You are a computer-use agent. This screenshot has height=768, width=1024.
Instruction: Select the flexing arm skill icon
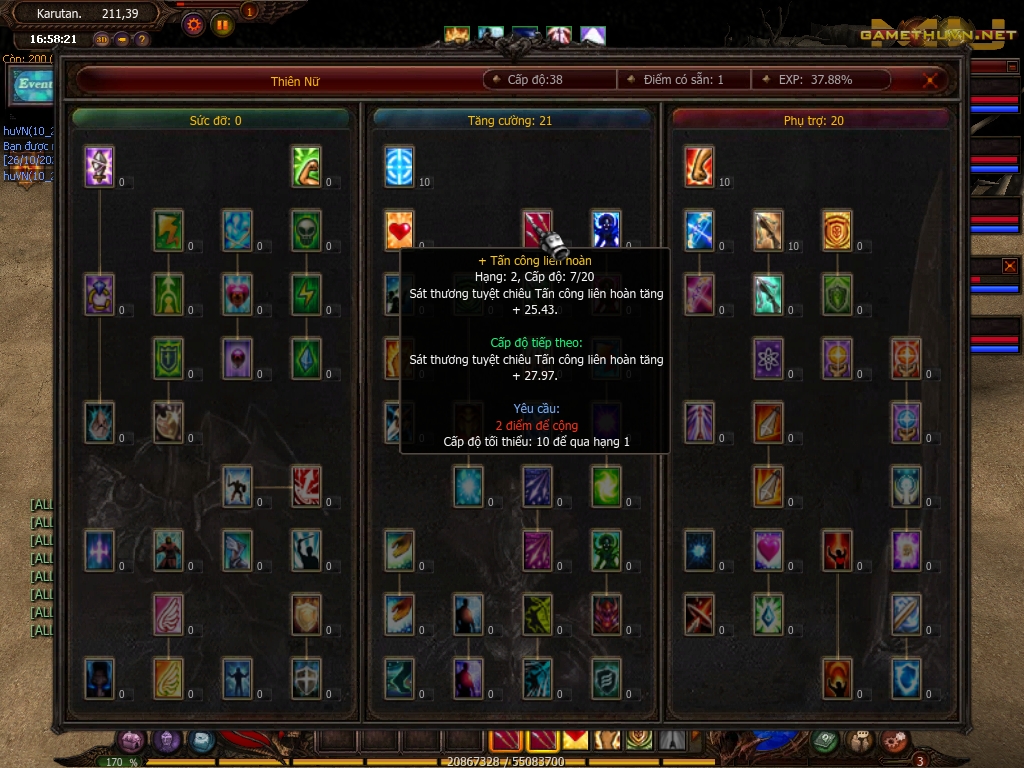pos(306,166)
